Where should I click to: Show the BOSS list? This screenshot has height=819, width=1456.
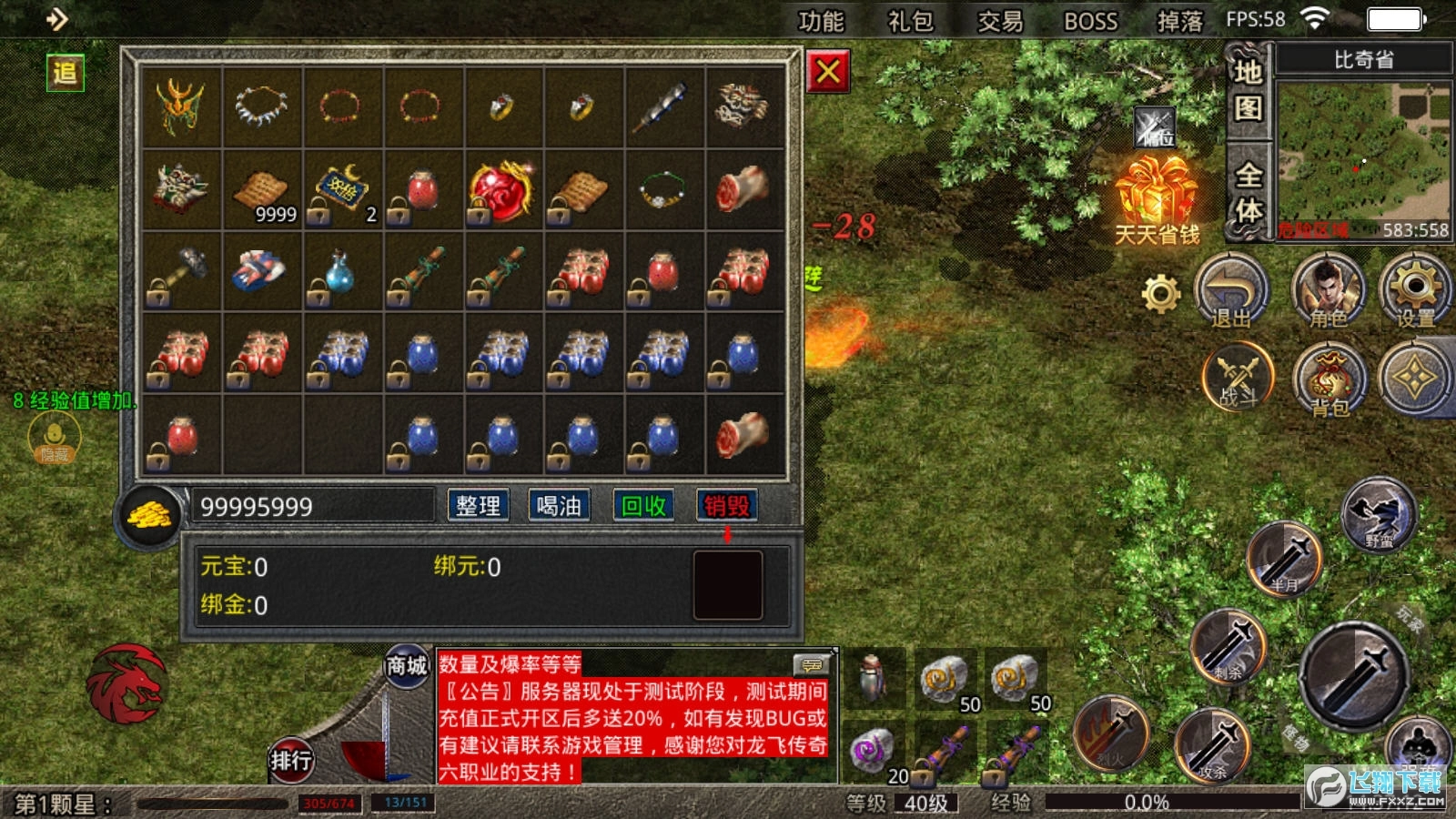pyautogui.click(x=1090, y=21)
